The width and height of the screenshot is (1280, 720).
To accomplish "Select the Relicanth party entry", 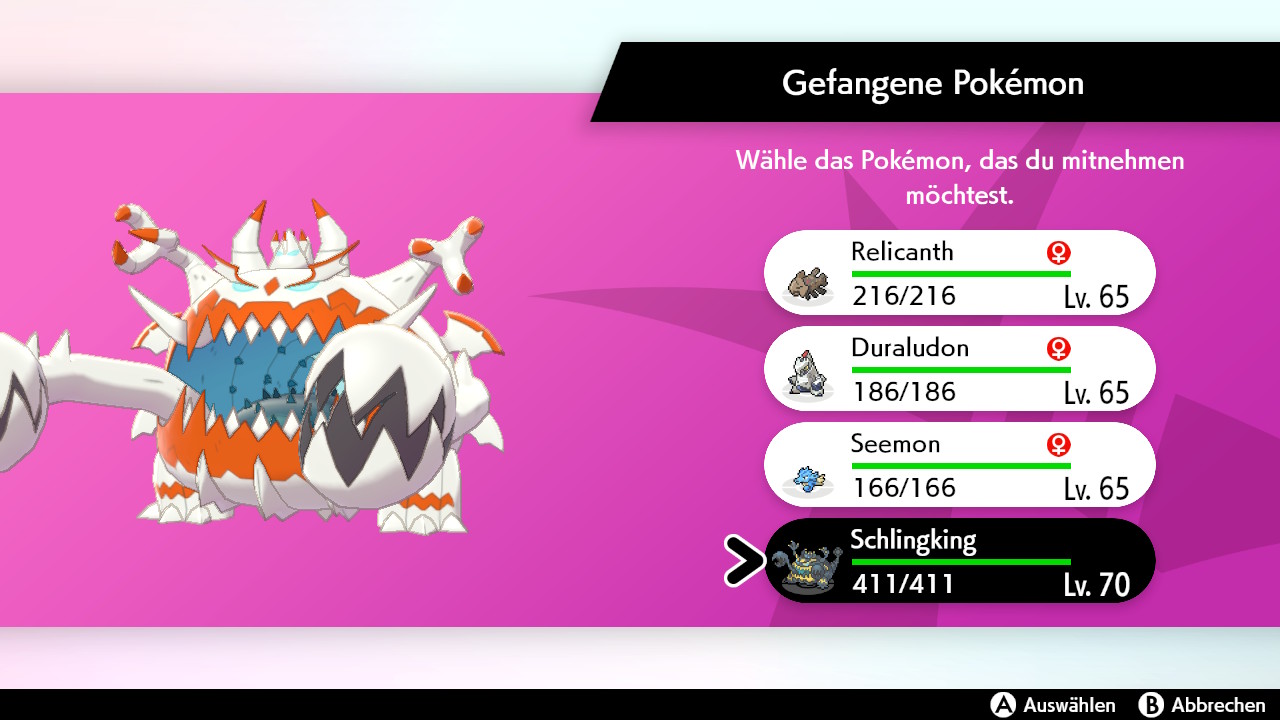I will click(960, 272).
